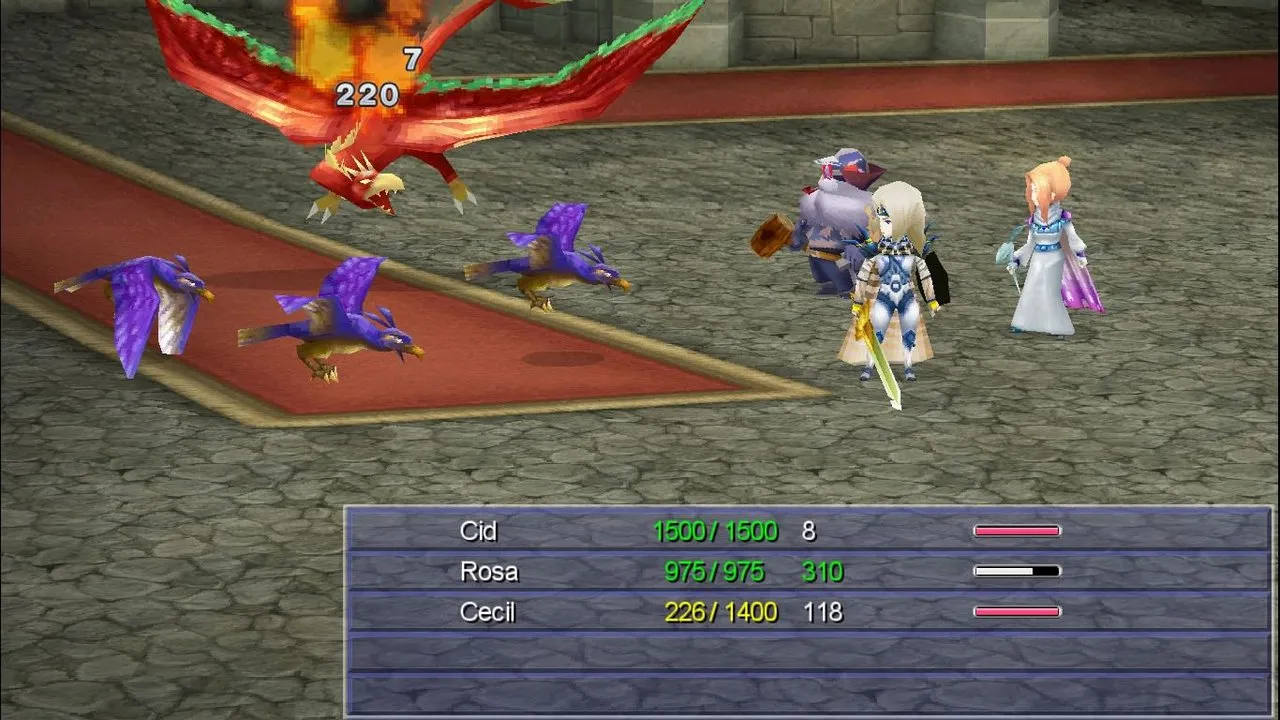This screenshot has width=1280, height=720.
Task: Pick Cecil's row in the party list
Action: coord(808,612)
